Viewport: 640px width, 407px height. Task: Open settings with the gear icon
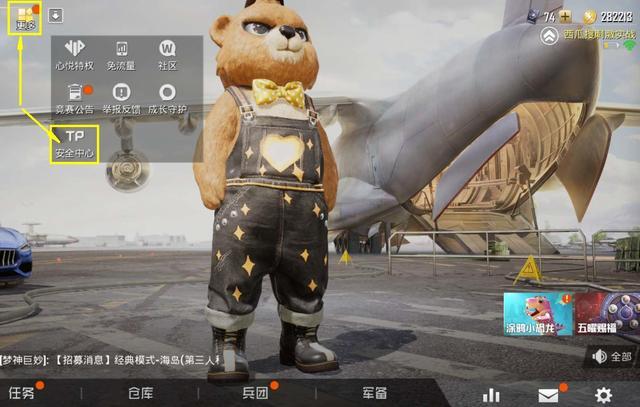(x=603, y=395)
